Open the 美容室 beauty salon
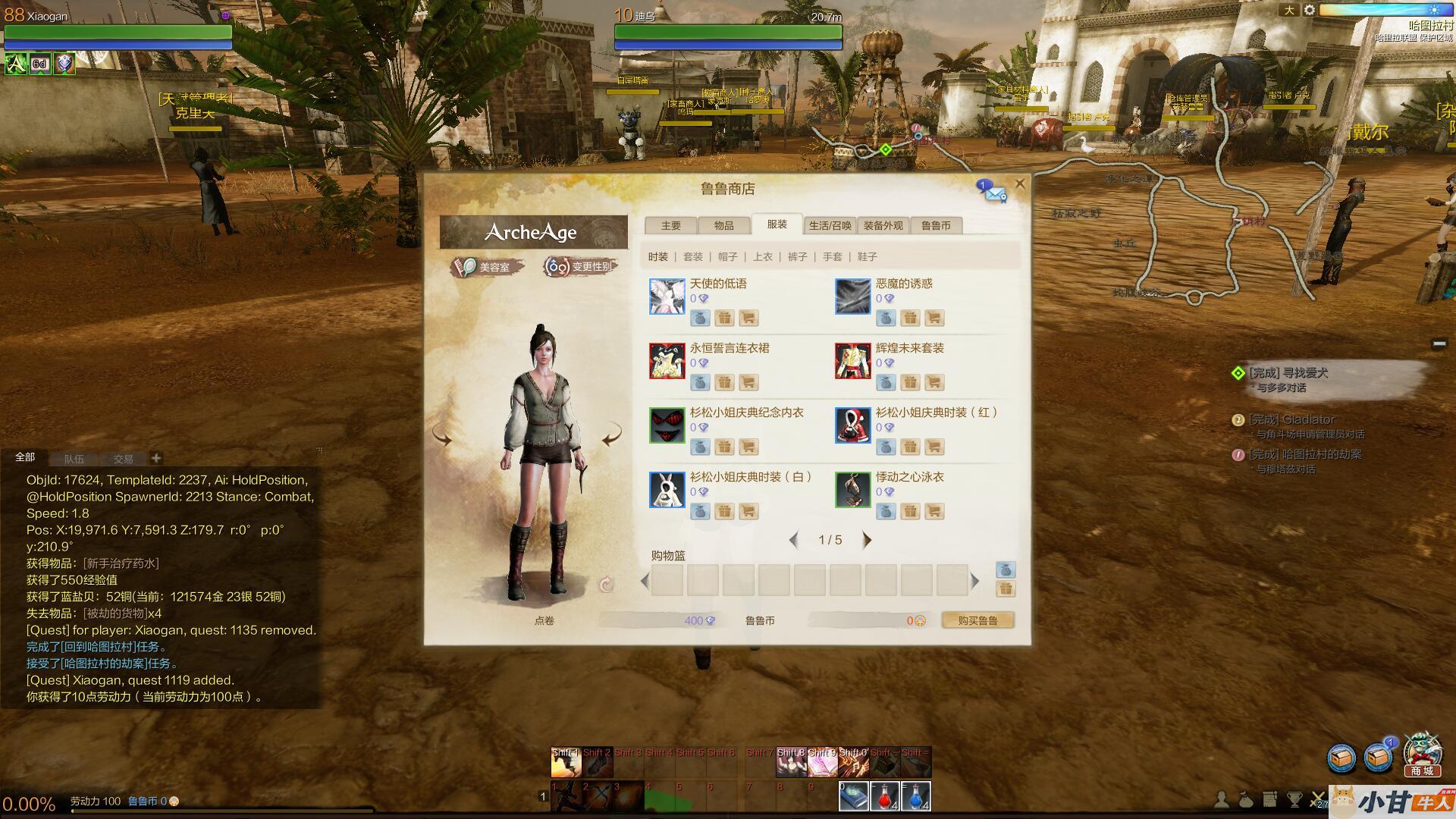The height and width of the screenshot is (819, 1456). [486, 267]
